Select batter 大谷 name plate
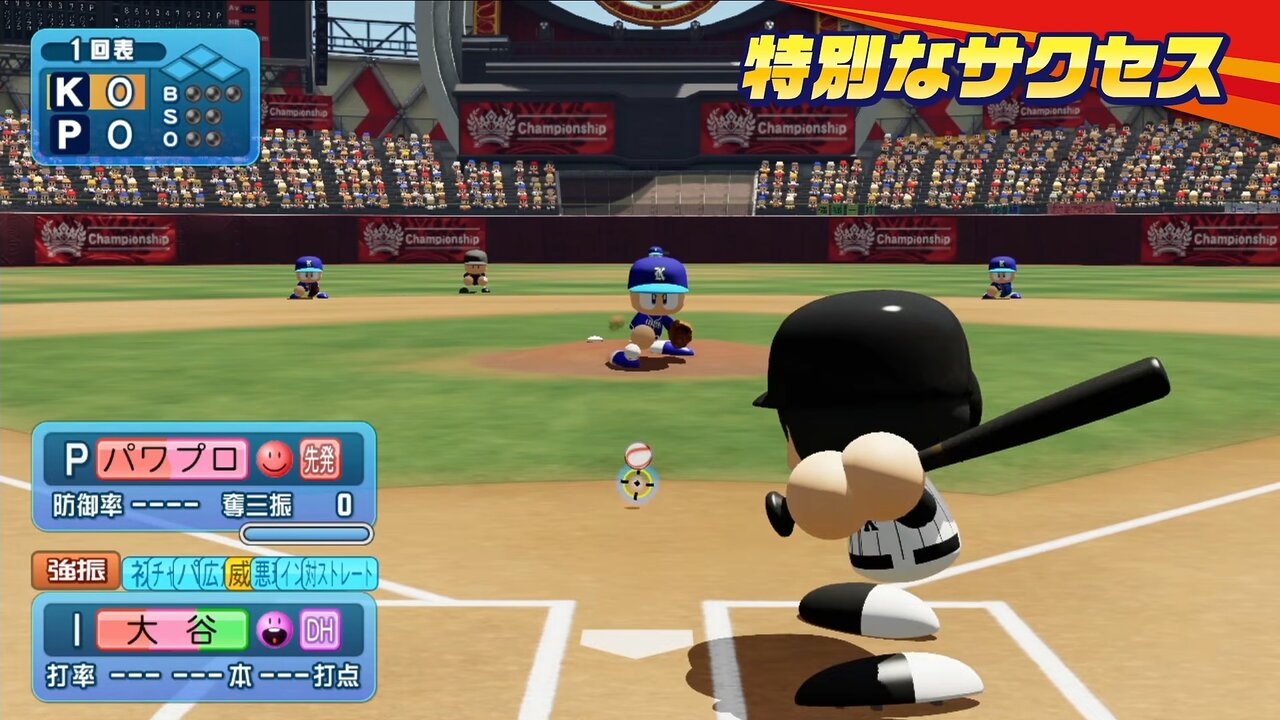Viewport: 1280px width, 720px height. [x=171, y=631]
